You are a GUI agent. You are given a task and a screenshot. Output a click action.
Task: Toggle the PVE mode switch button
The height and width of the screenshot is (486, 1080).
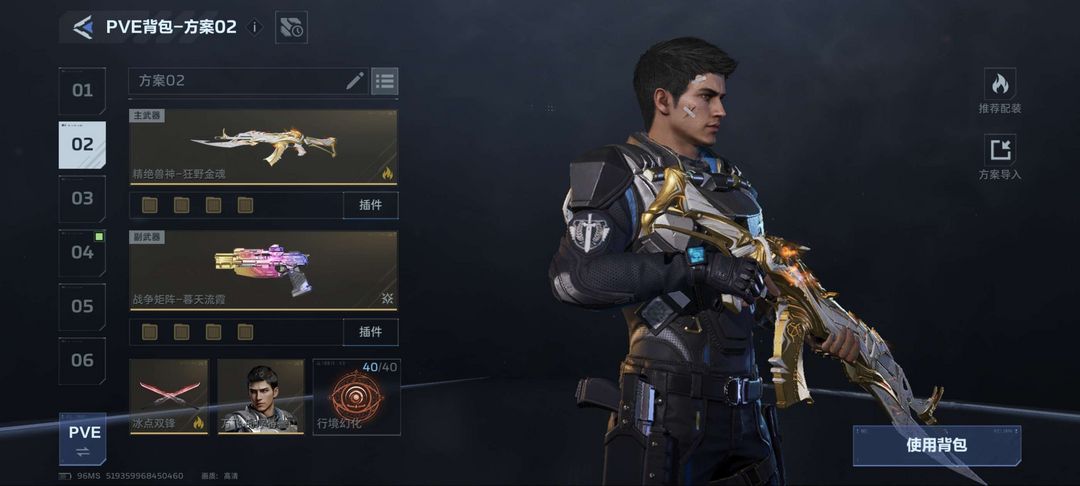(x=83, y=438)
